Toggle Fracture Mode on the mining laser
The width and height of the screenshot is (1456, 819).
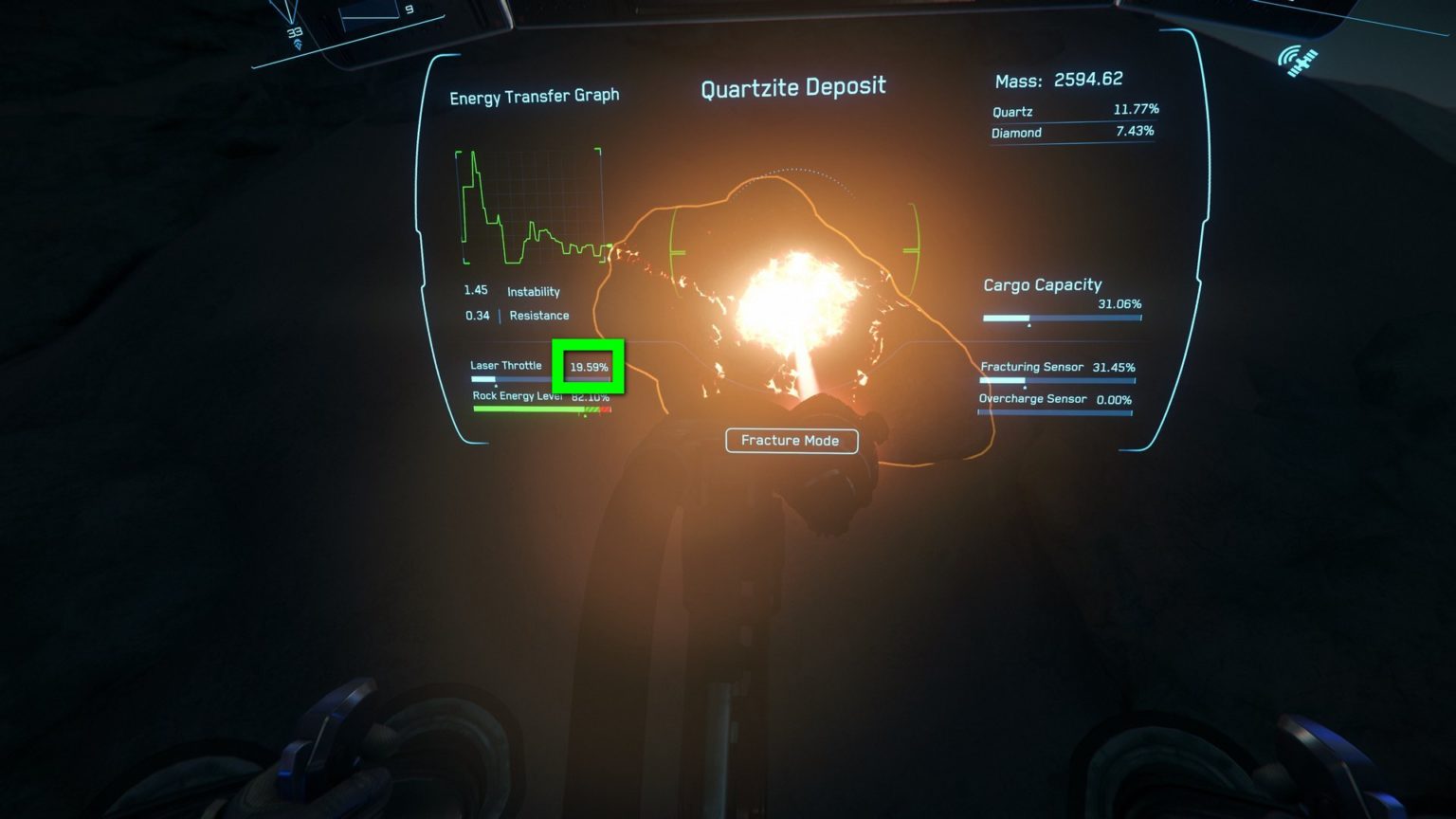[791, 440]
